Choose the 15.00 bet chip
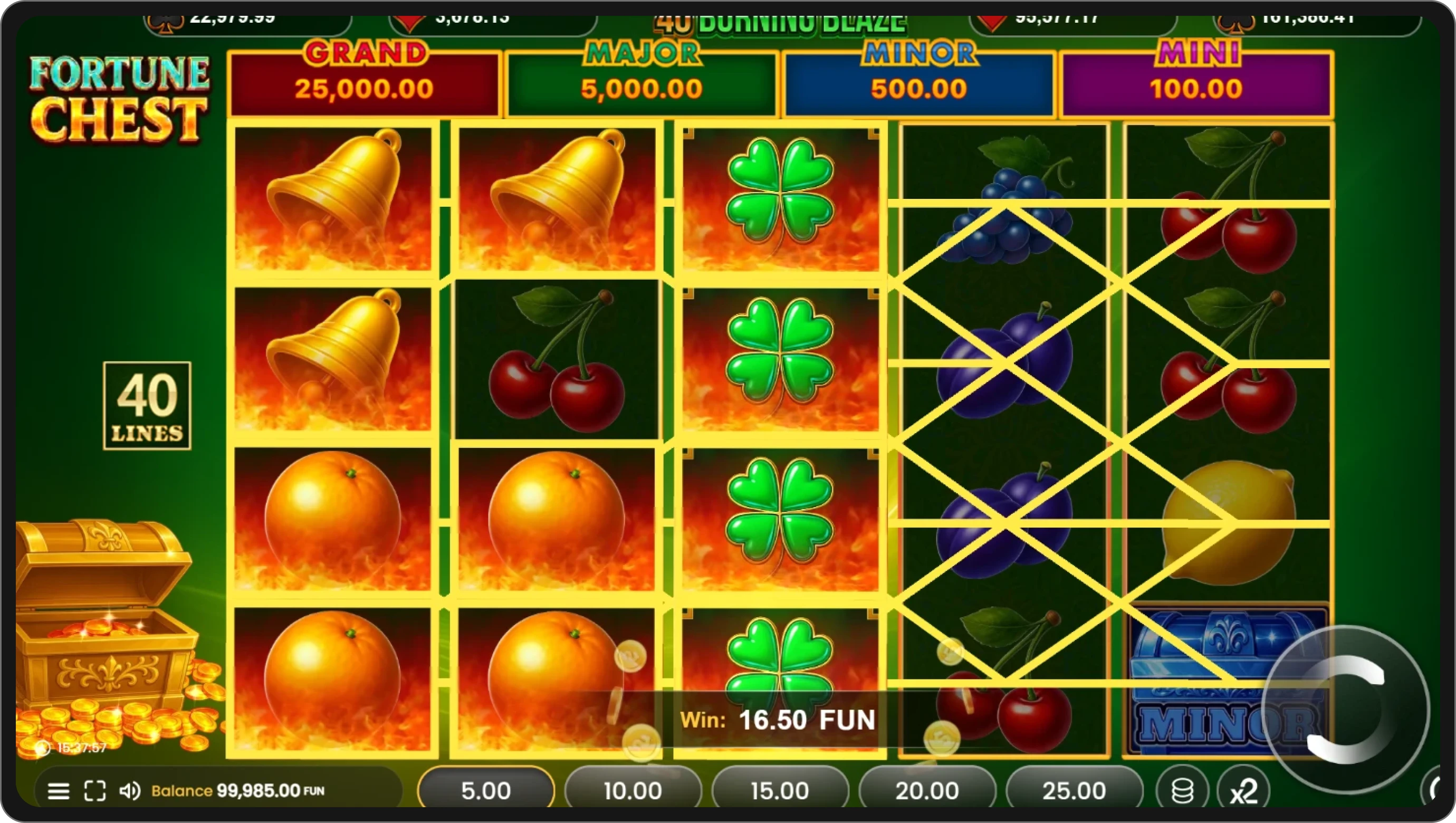The height and width of the screenshot is (823, 1456). click(782, 790)
